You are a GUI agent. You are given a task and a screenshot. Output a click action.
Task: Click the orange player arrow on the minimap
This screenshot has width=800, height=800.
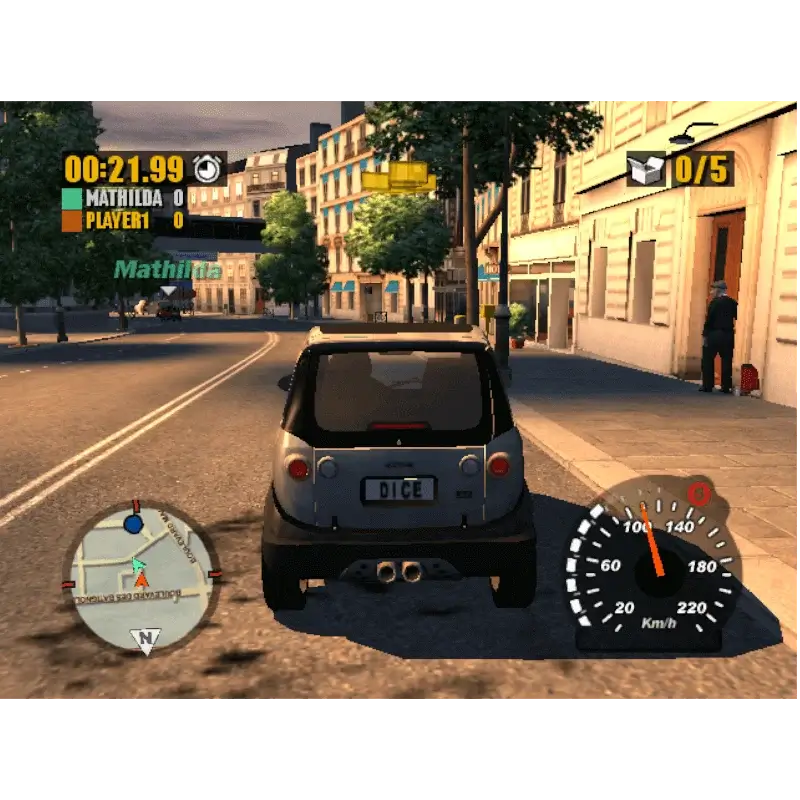coord(141,580)
